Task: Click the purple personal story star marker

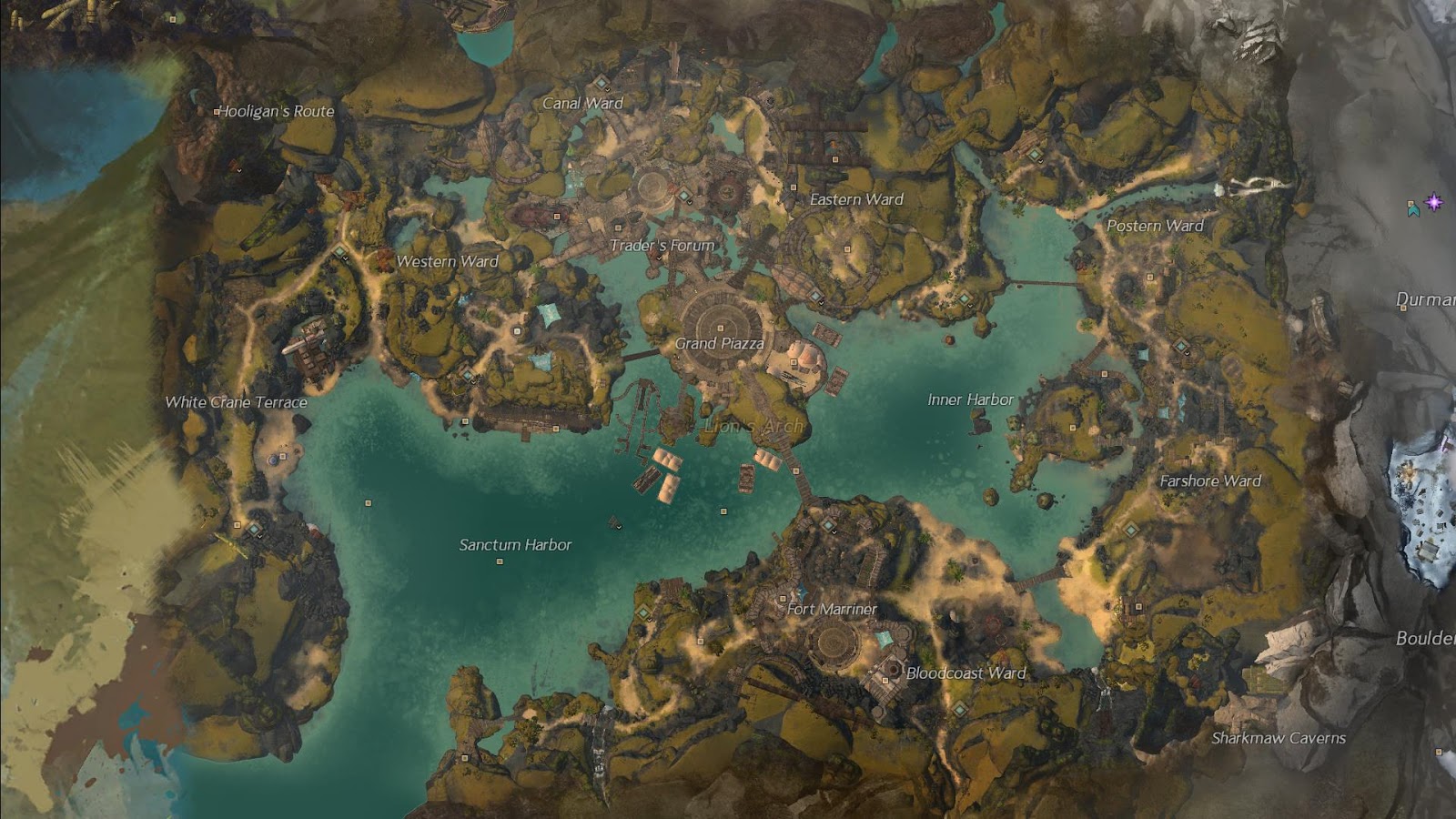Action: pyautogui.click(x=1434, y=202)
